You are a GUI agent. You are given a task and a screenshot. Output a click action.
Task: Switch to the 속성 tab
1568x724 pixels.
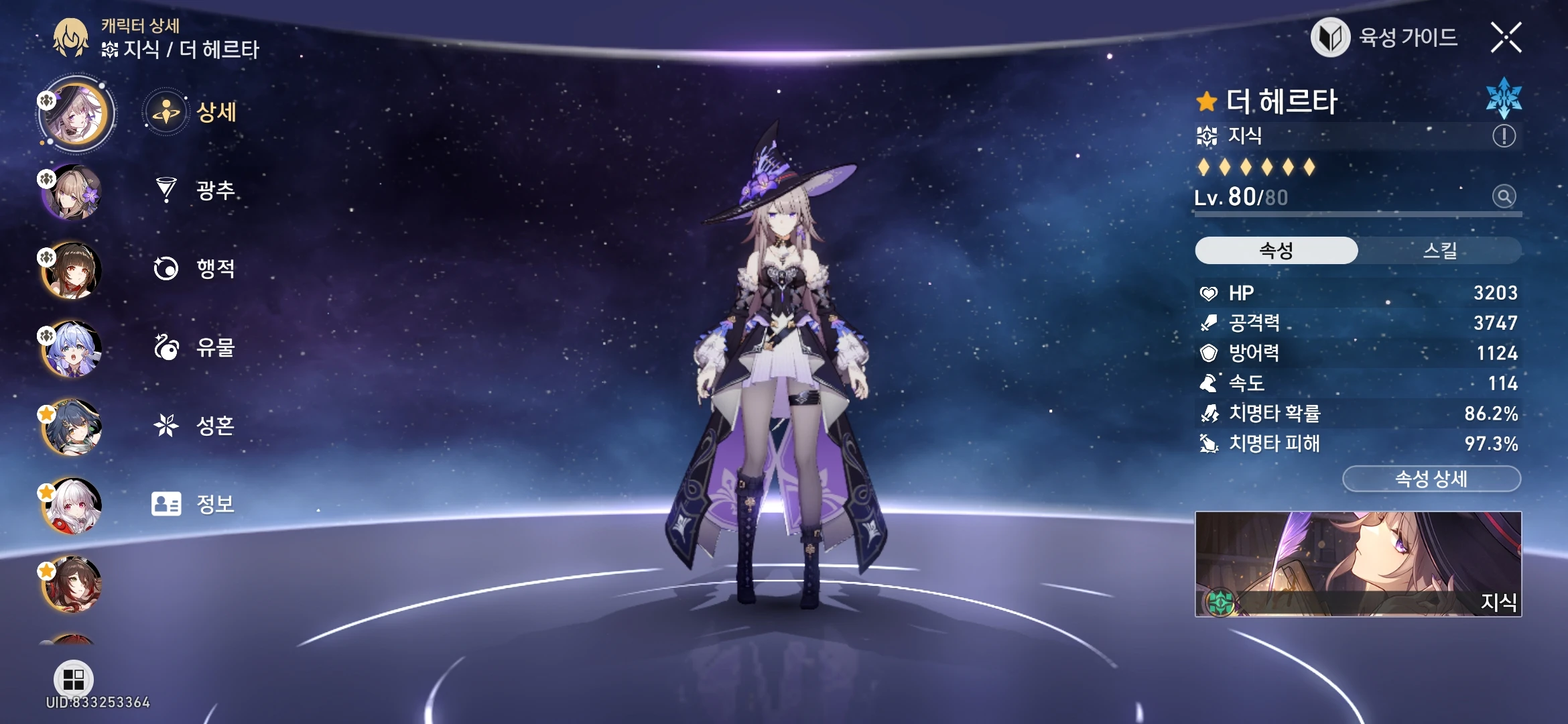(1275, 249)
